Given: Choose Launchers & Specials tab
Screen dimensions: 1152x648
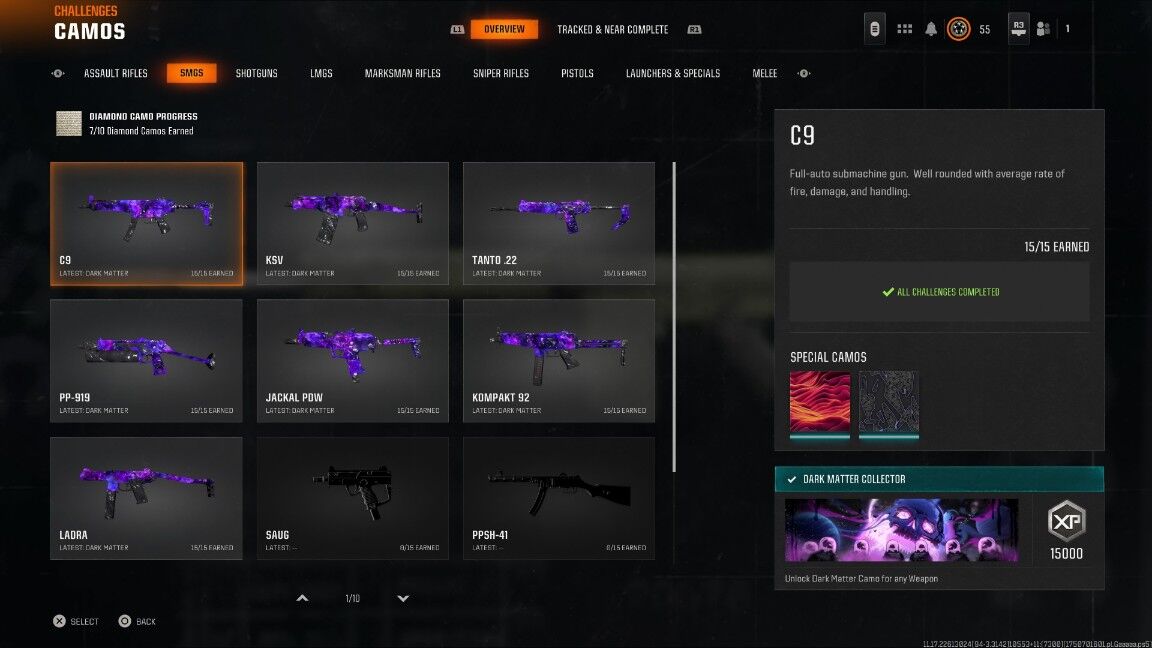Looking at the screenshot, I should click(673, 73).
